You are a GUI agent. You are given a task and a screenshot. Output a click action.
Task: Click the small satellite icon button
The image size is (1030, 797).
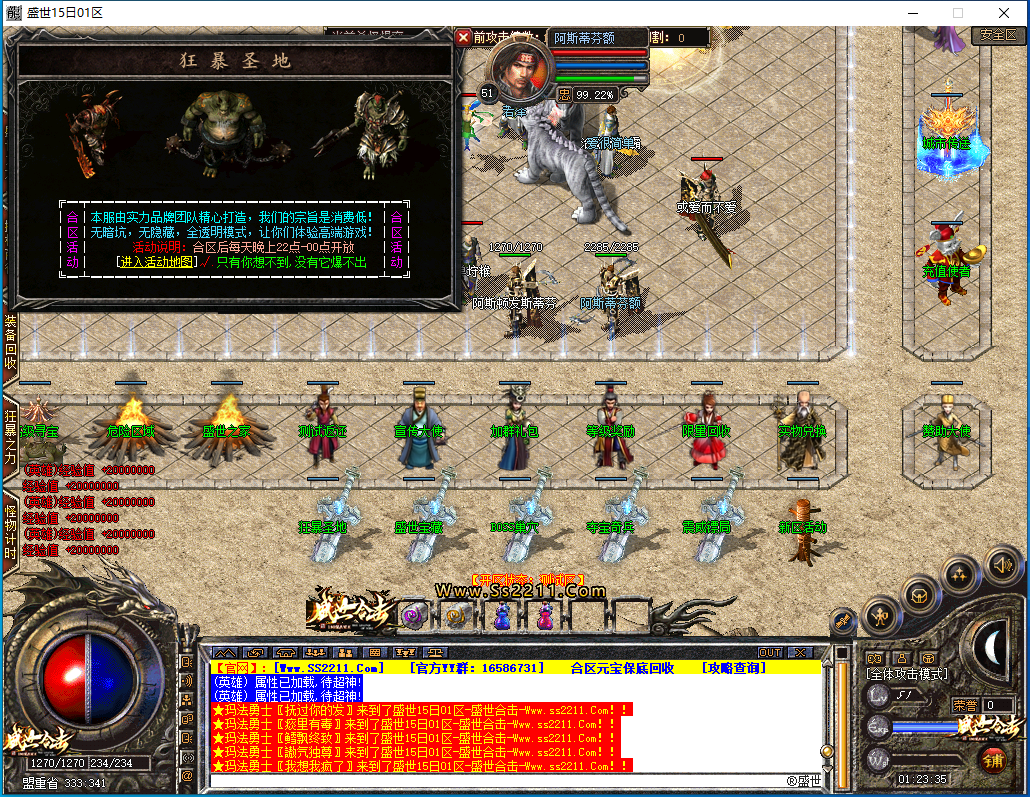[842, 622]
